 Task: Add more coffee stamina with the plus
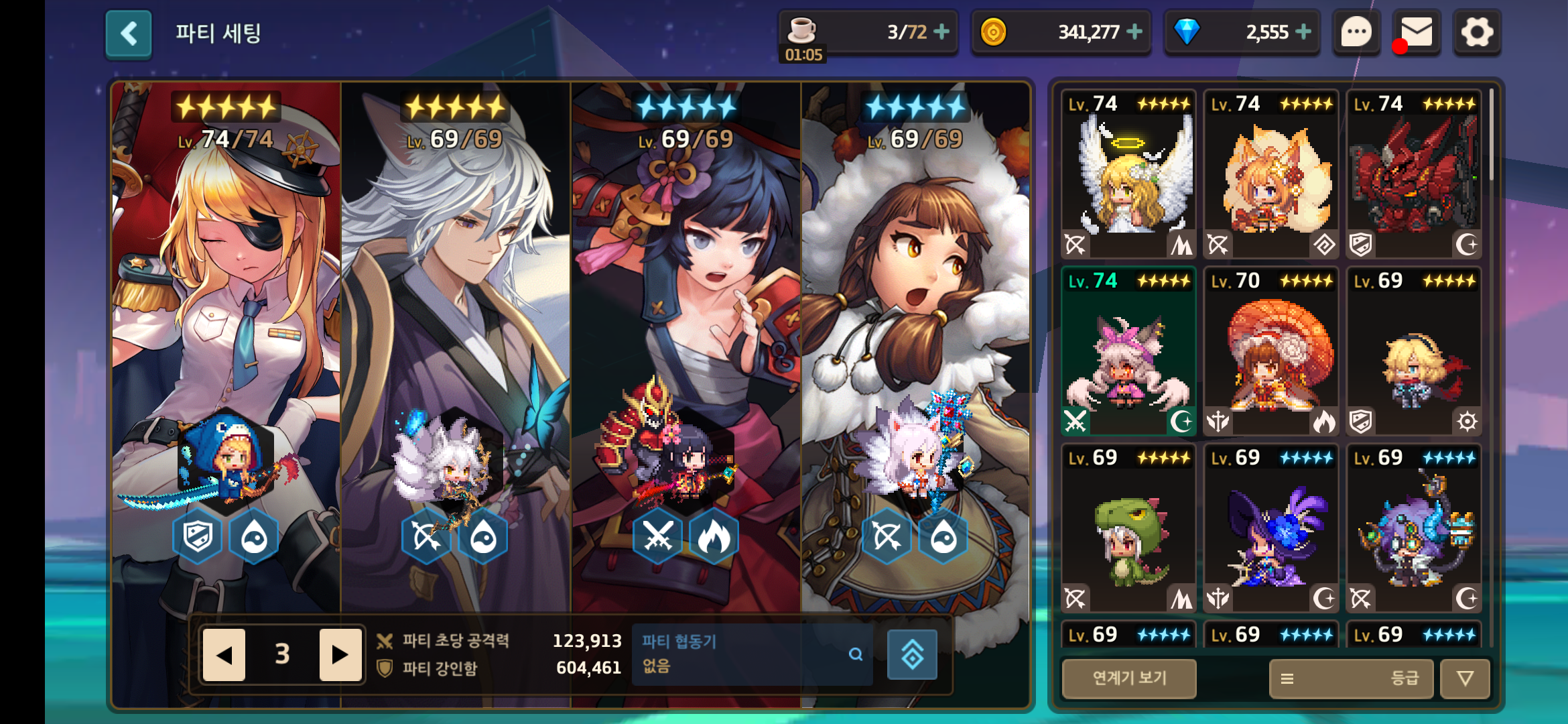941,32
